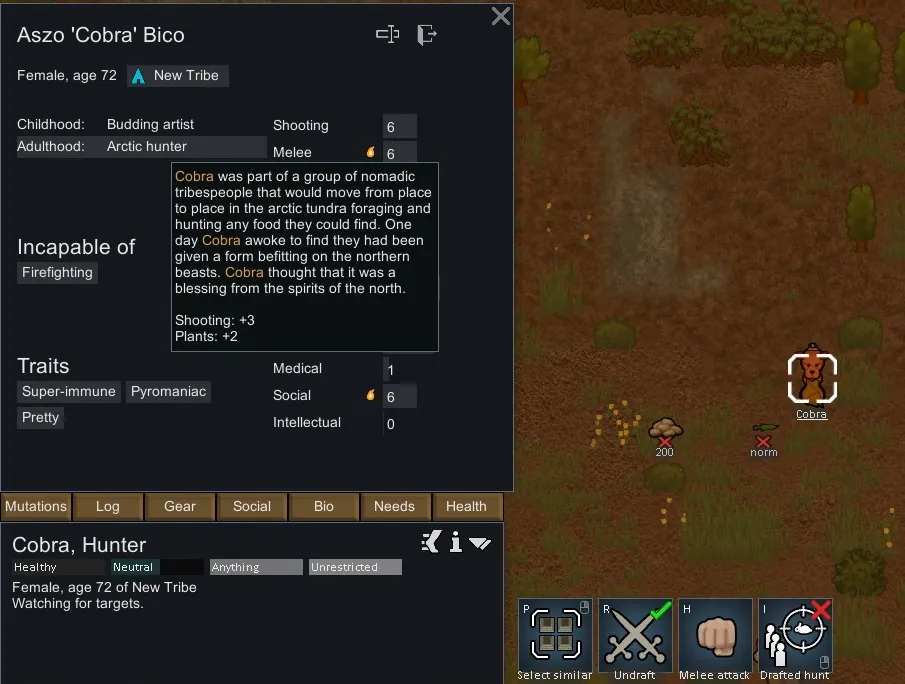The width and height of the screenshot is (905, 684).
Task: Click the Anything outfit policy box
Action: click(256, 567)
